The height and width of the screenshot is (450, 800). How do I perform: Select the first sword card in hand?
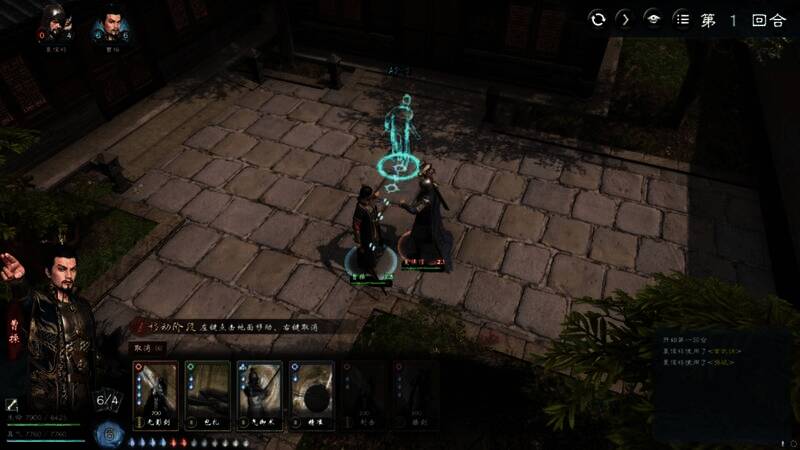coord(155,395)
